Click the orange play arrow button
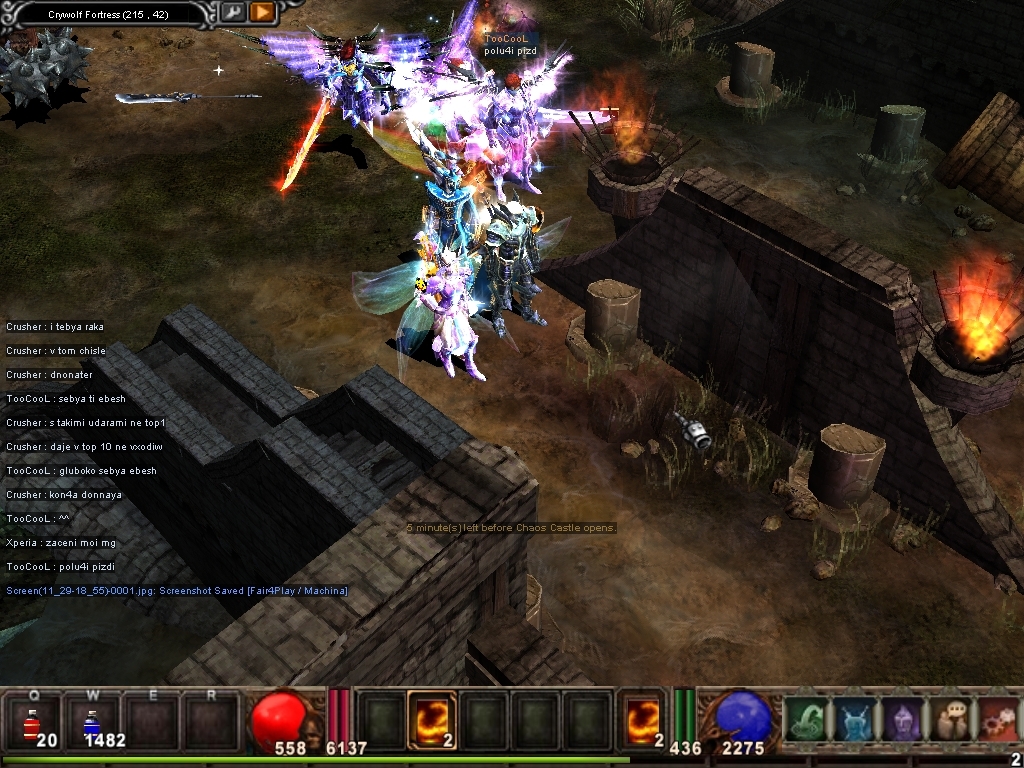Viewport: 1024px width, 768px height. point(262,12)
